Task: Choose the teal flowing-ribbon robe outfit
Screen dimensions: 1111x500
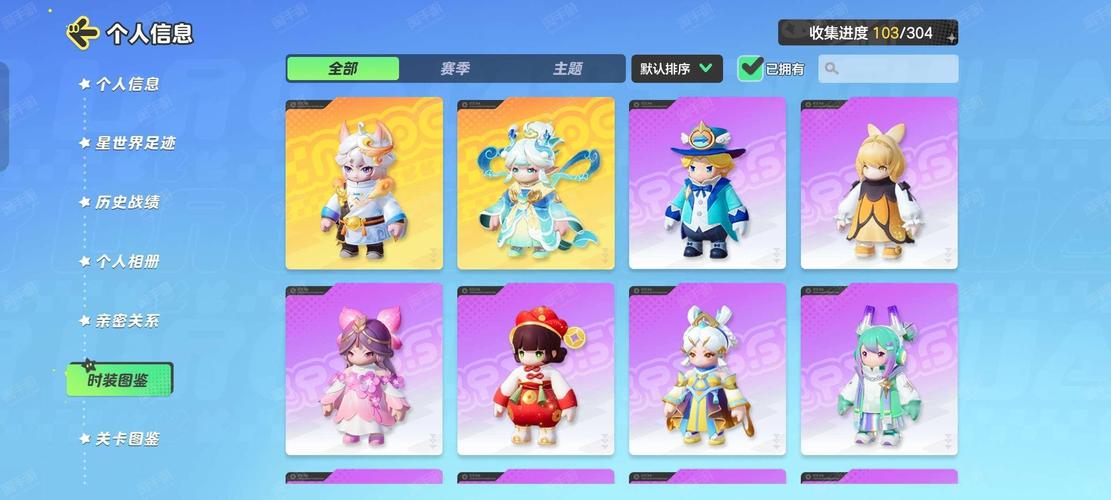Action: [x=536, y=183]
